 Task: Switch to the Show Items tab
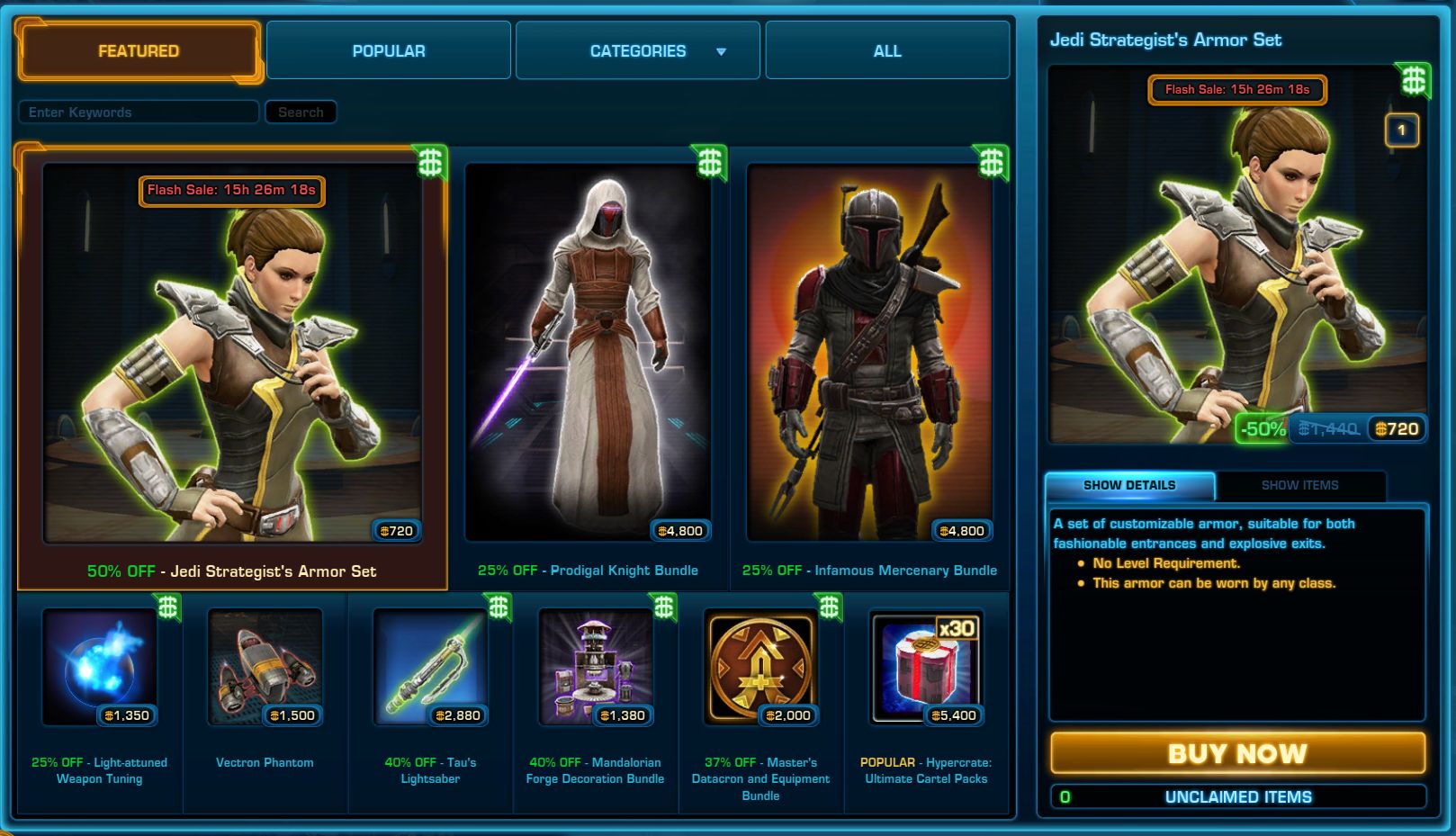pyautogui.click(x=1299, y=485)
